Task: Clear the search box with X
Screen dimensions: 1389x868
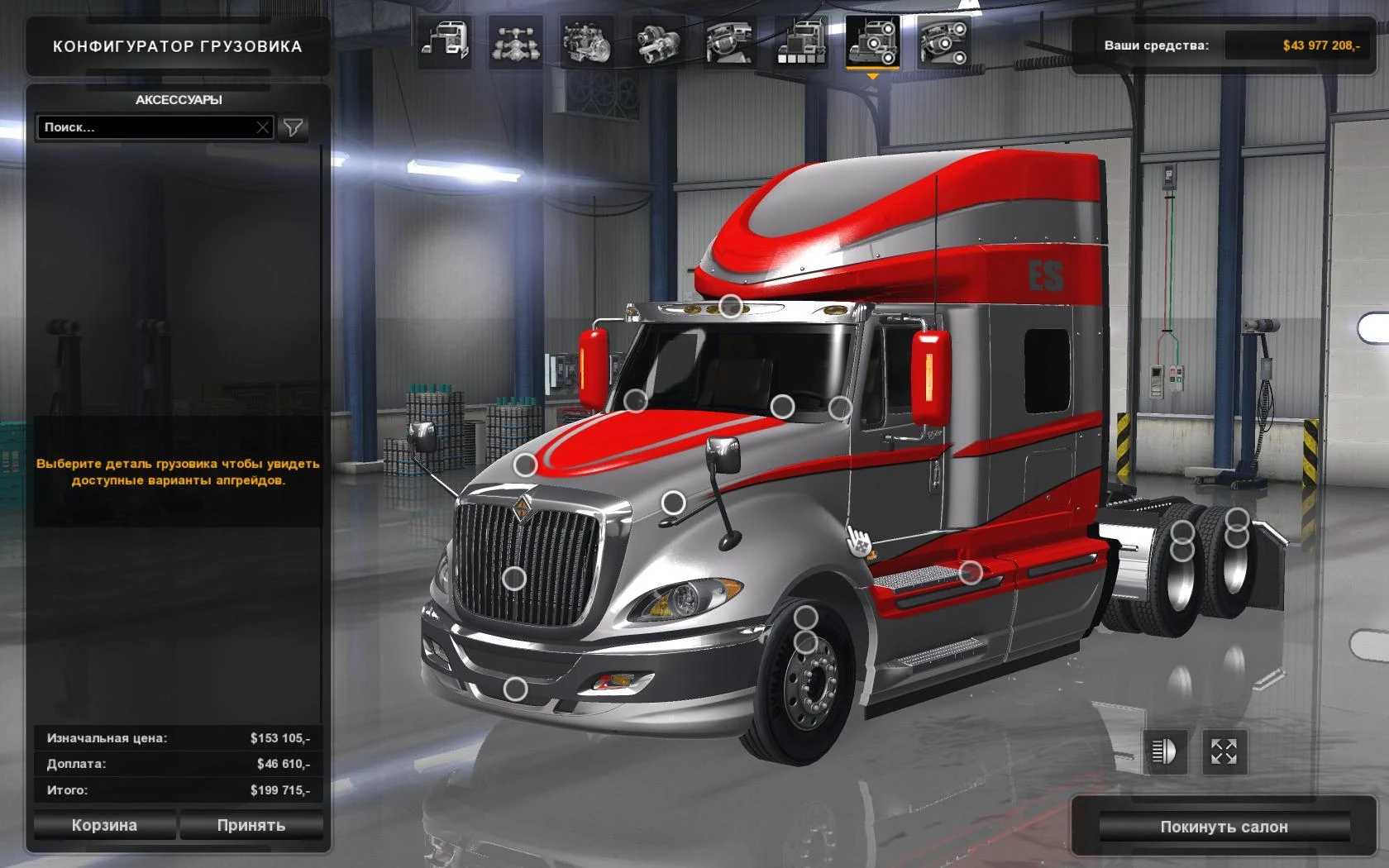Action: (x=262, y=127)
